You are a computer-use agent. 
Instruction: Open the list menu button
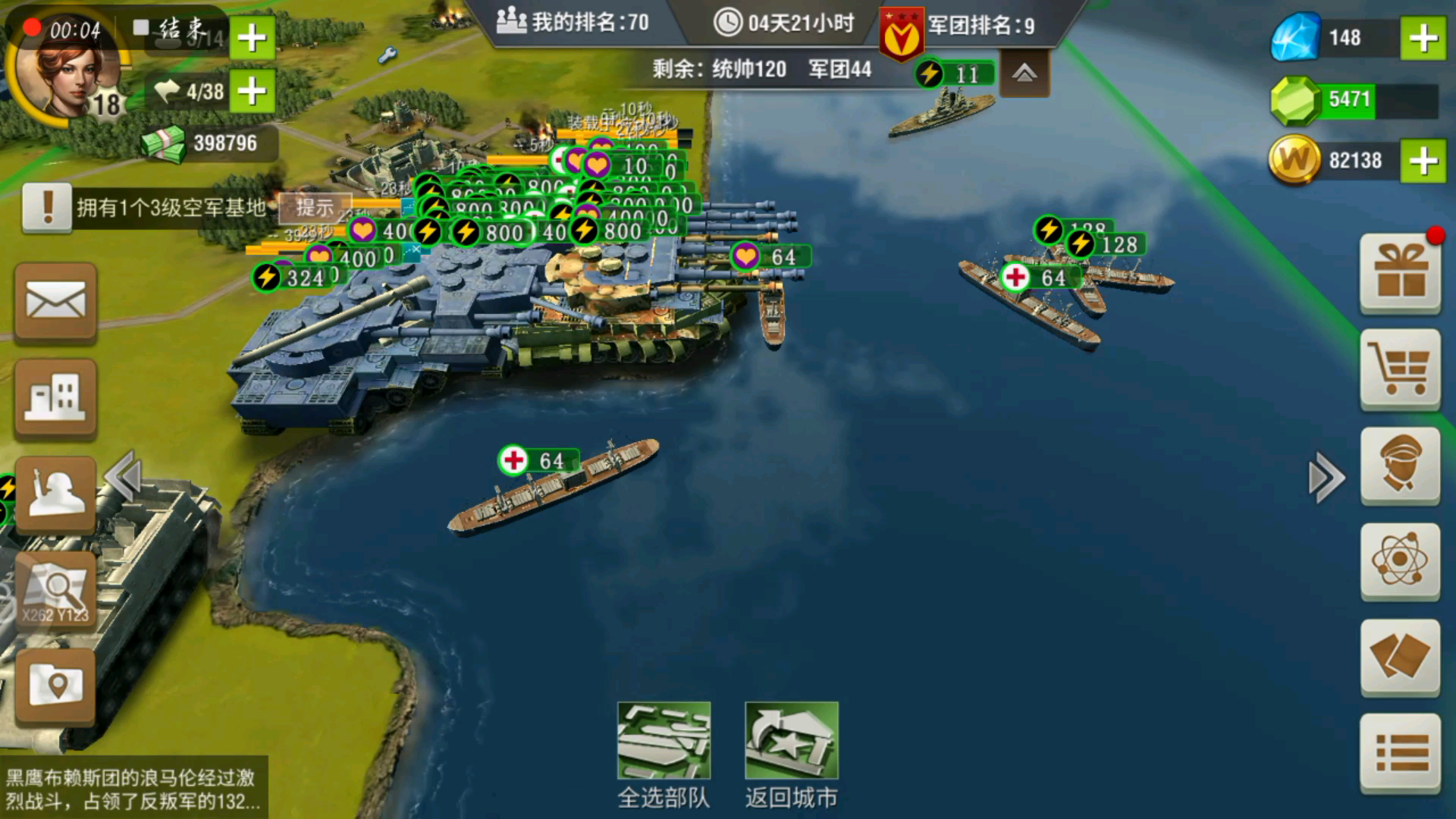click(x=1400, y=753)
